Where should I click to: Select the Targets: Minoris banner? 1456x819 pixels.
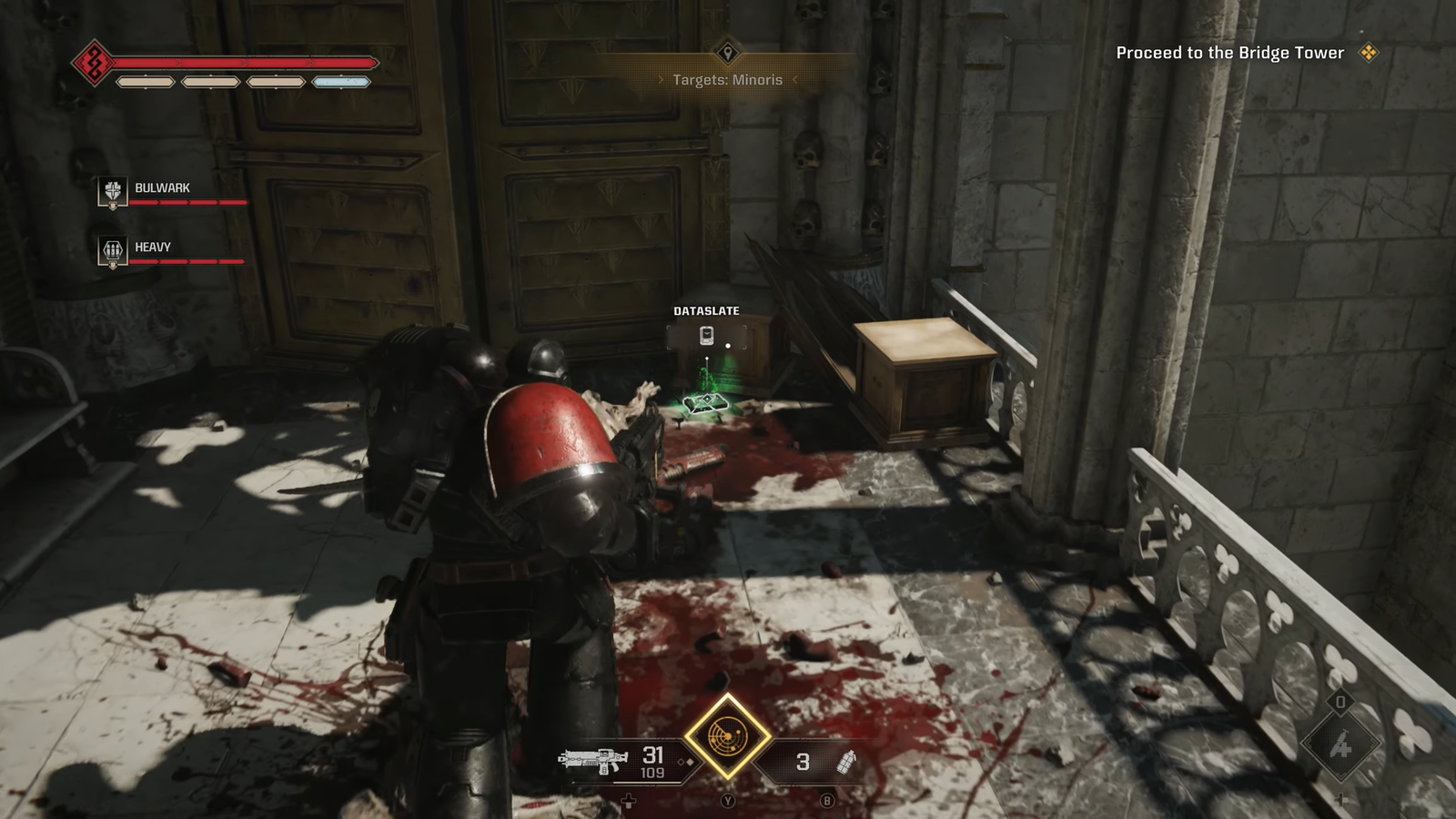(x=727, y=80)
